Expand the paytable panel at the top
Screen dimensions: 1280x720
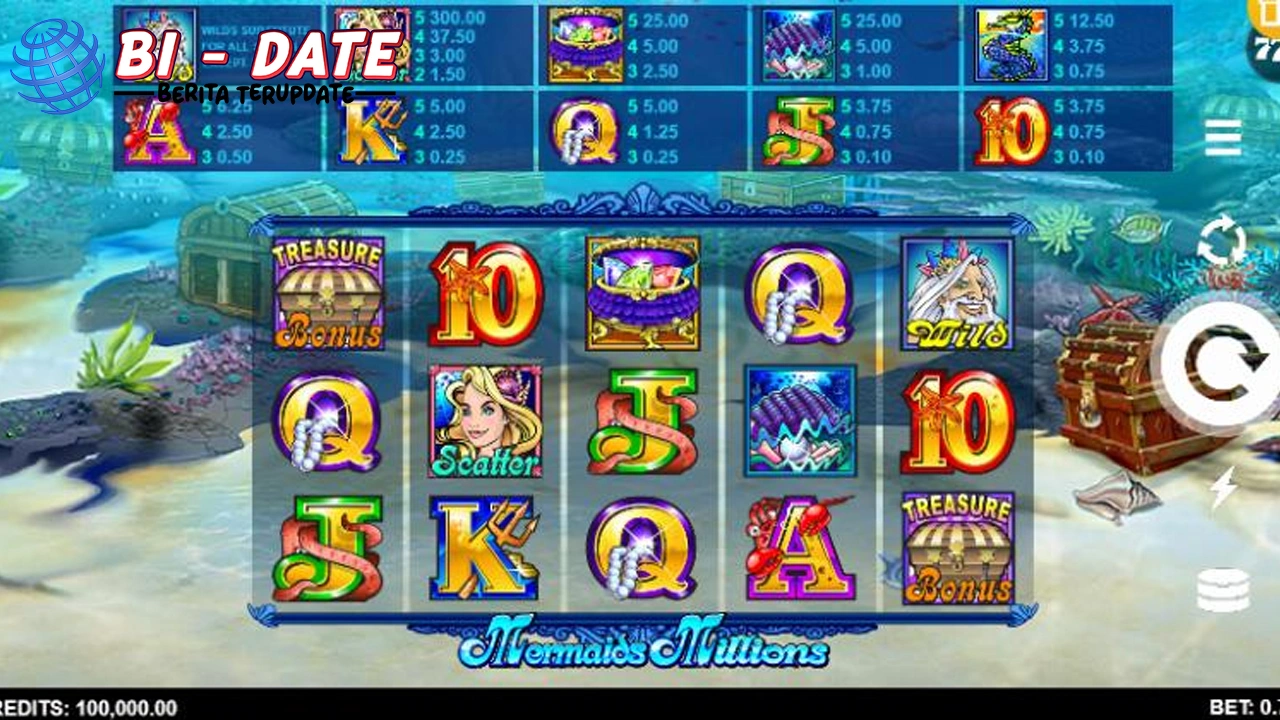click(640, 90)
